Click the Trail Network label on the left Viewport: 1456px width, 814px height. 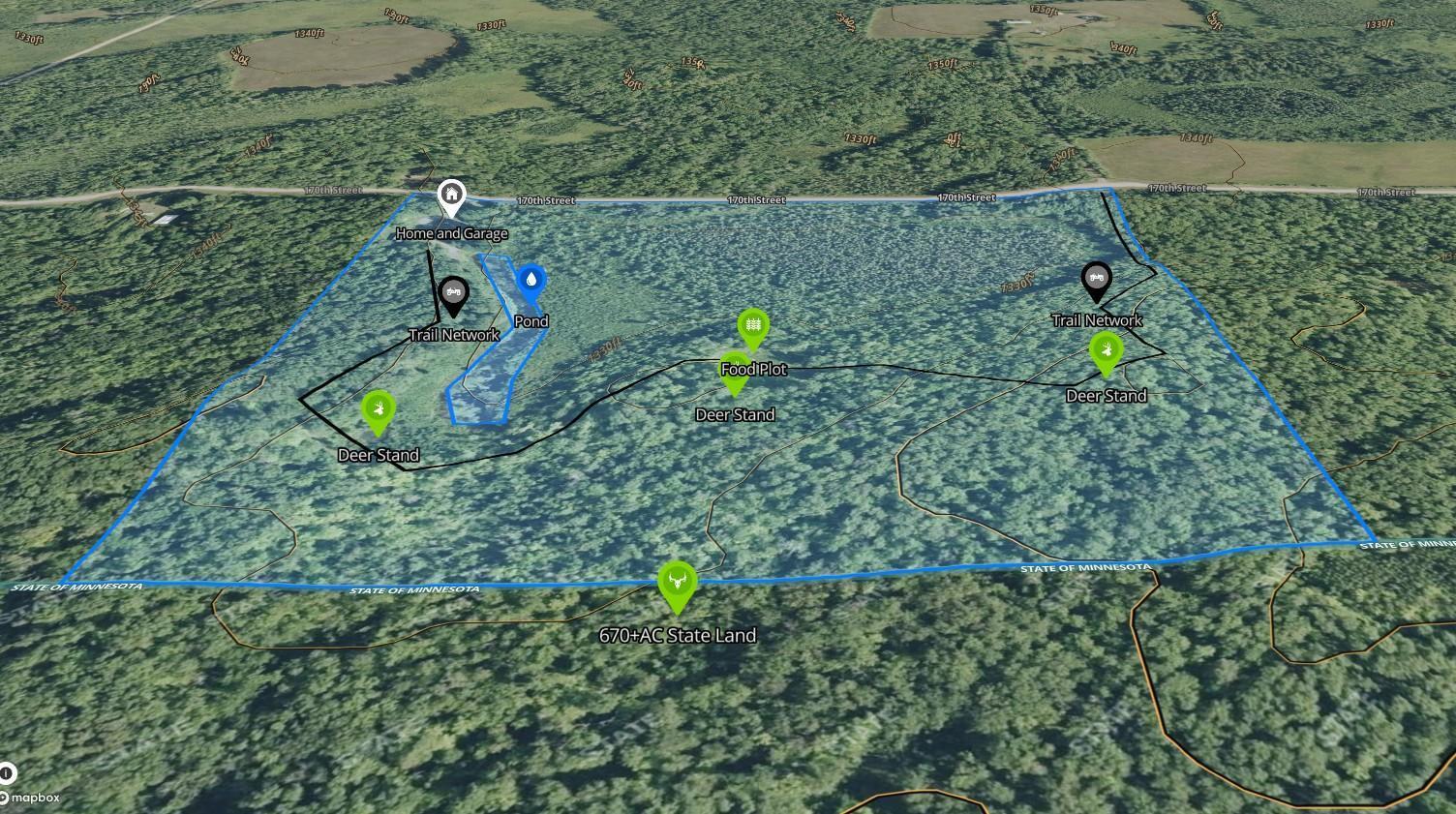pos(454,334)
